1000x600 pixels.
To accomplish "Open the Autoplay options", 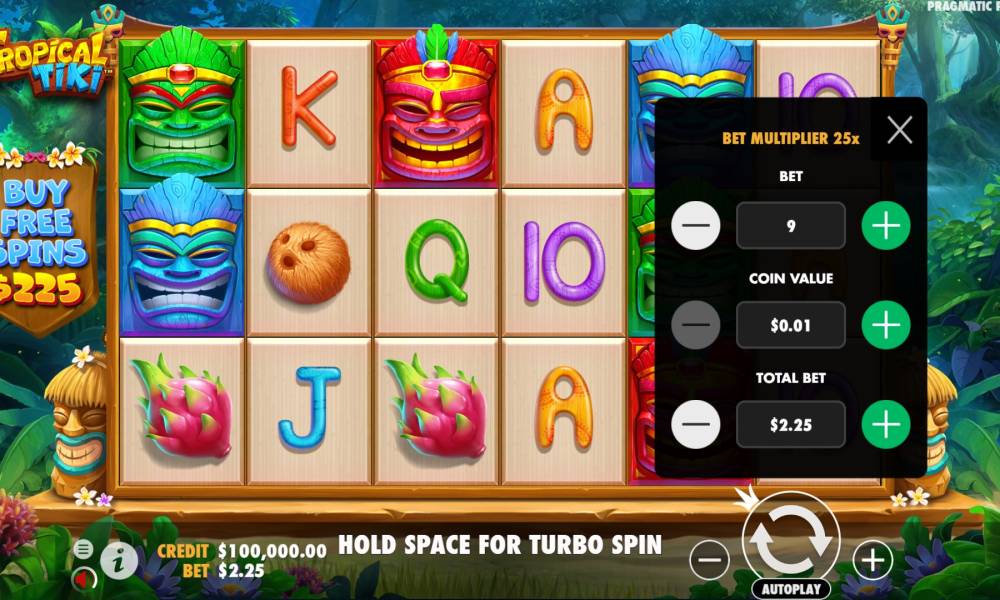I will (790, 589).
